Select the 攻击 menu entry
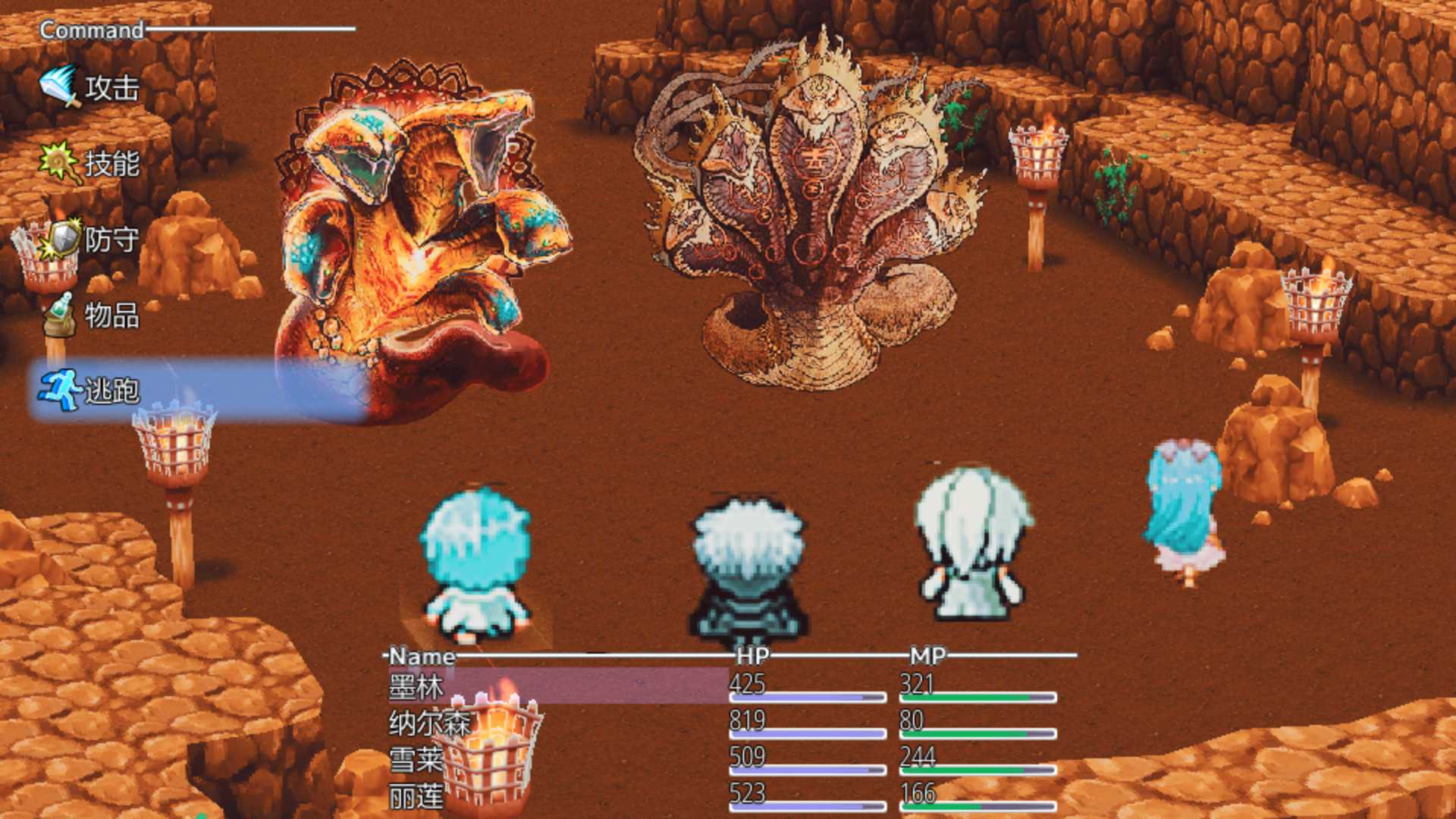The width and height of the screenshot is (1456, 819). point(112,89)
